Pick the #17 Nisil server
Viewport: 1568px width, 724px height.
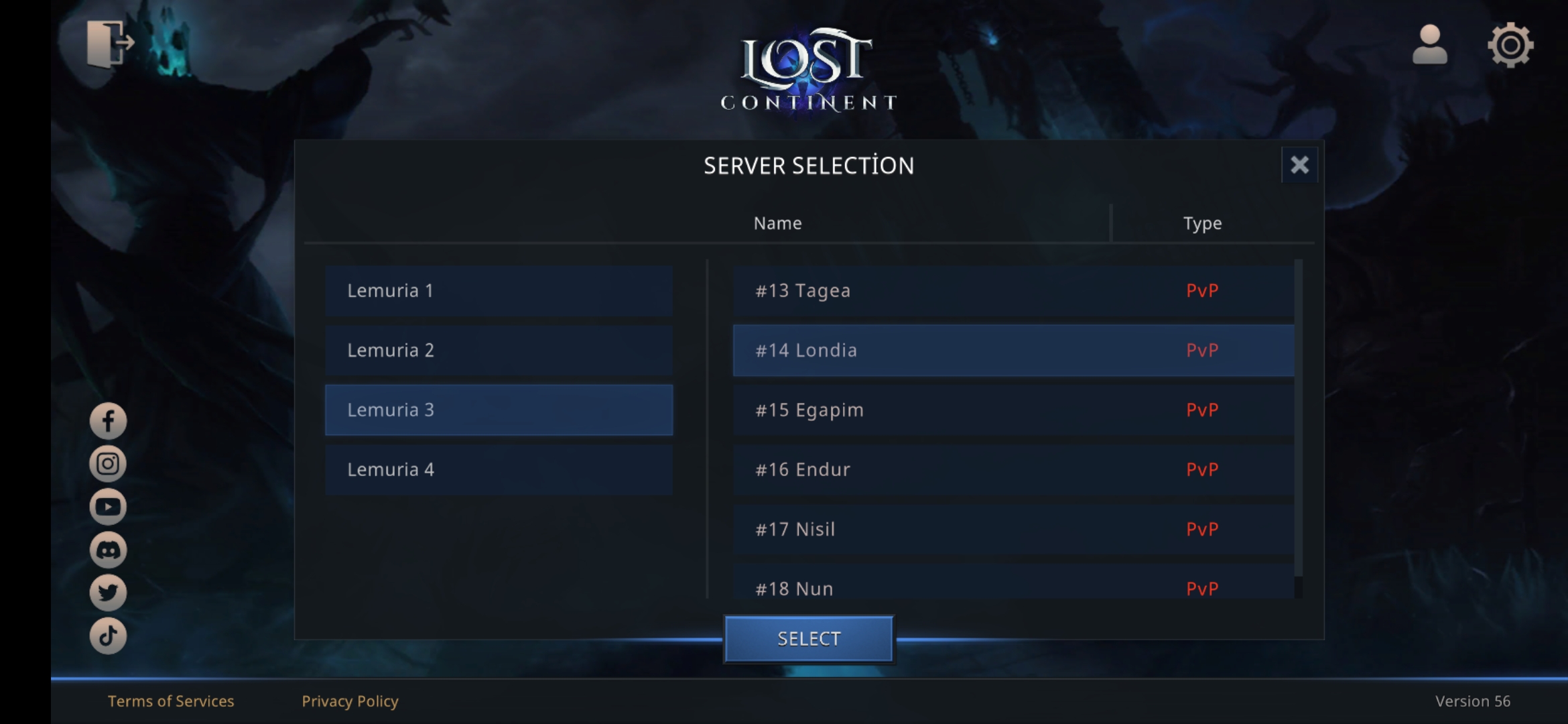click(x=1013, y=530)
